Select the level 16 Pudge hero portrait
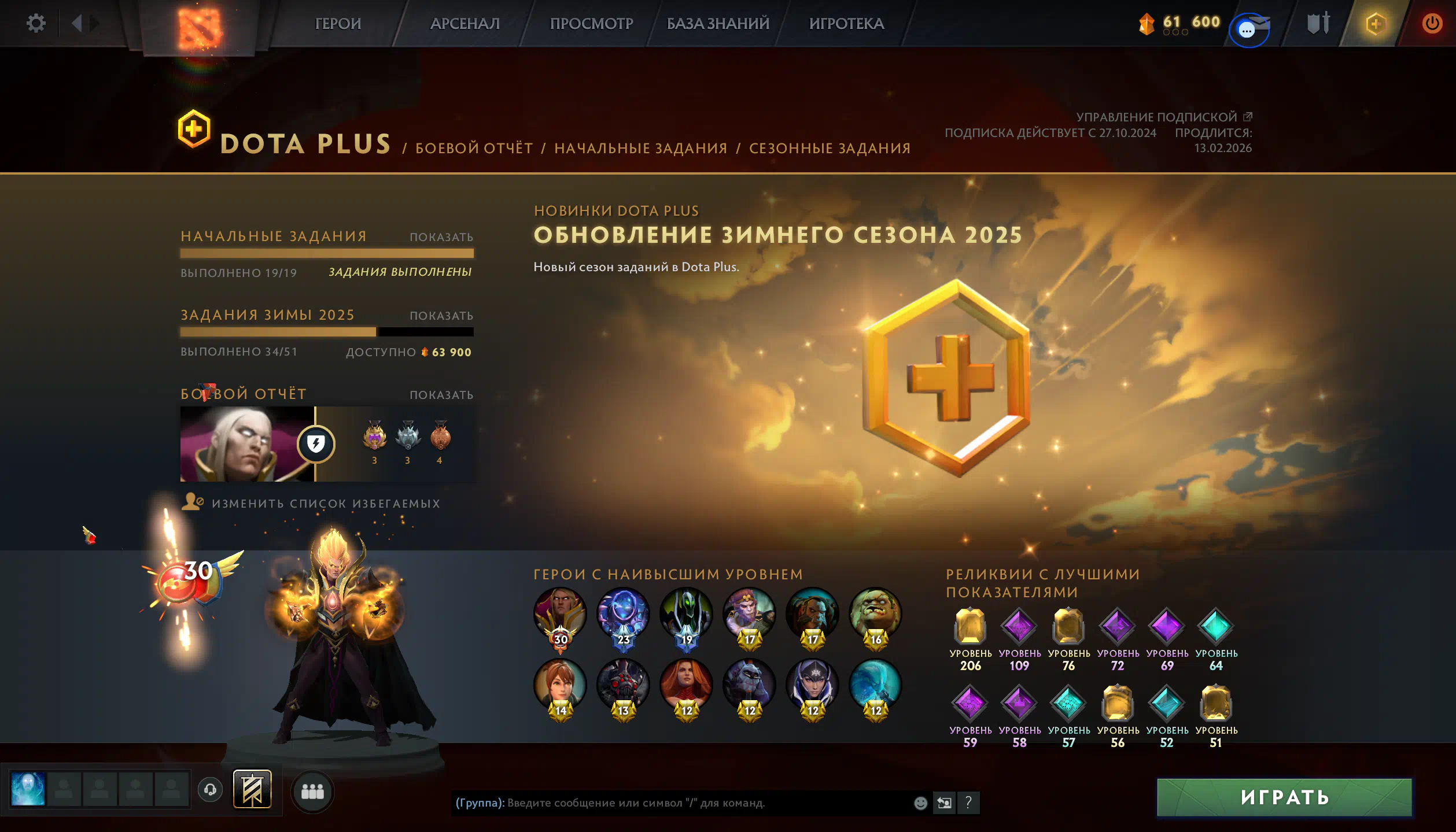1456x832 pixels. point(875,615)
